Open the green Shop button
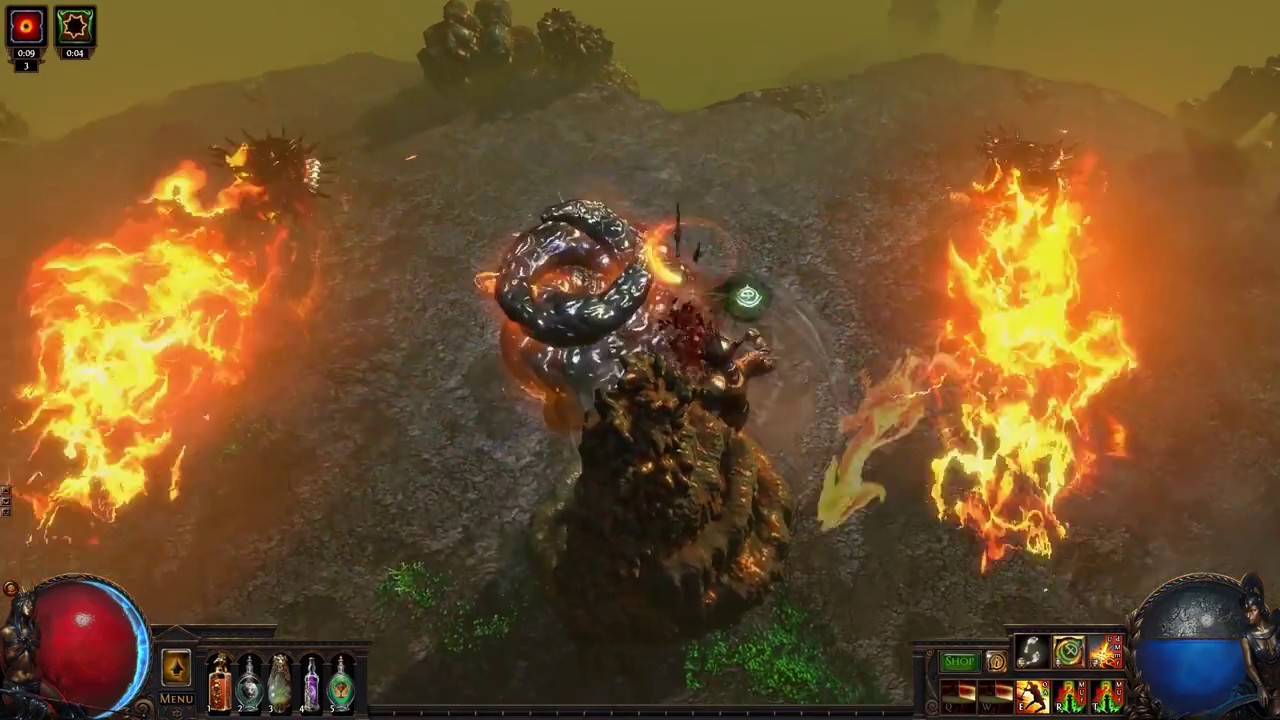Image resolution: width=1280 pixels, height=720 pixels. [x=959, y=661]
